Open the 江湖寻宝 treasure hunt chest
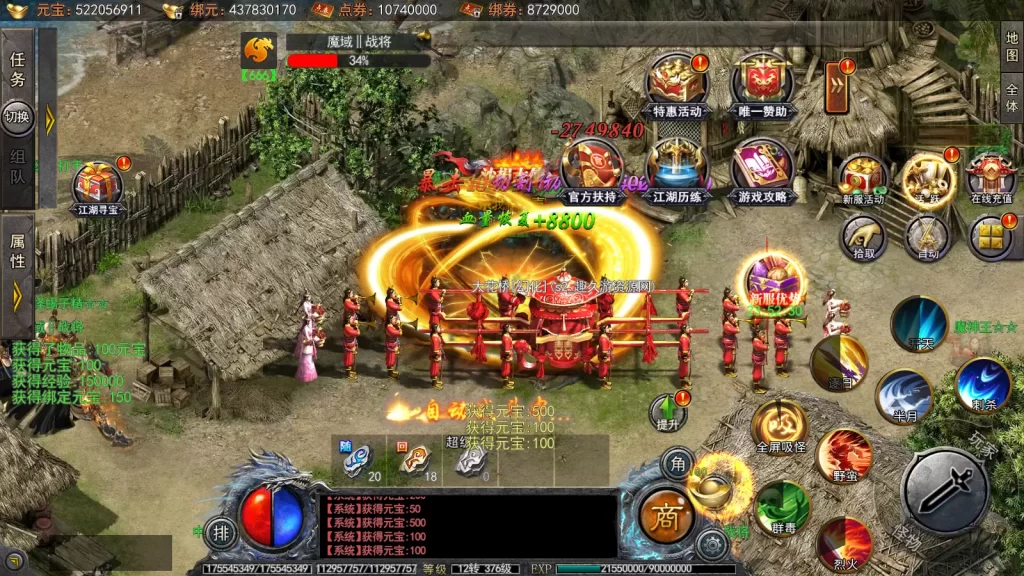 click(x=98, y=185)
